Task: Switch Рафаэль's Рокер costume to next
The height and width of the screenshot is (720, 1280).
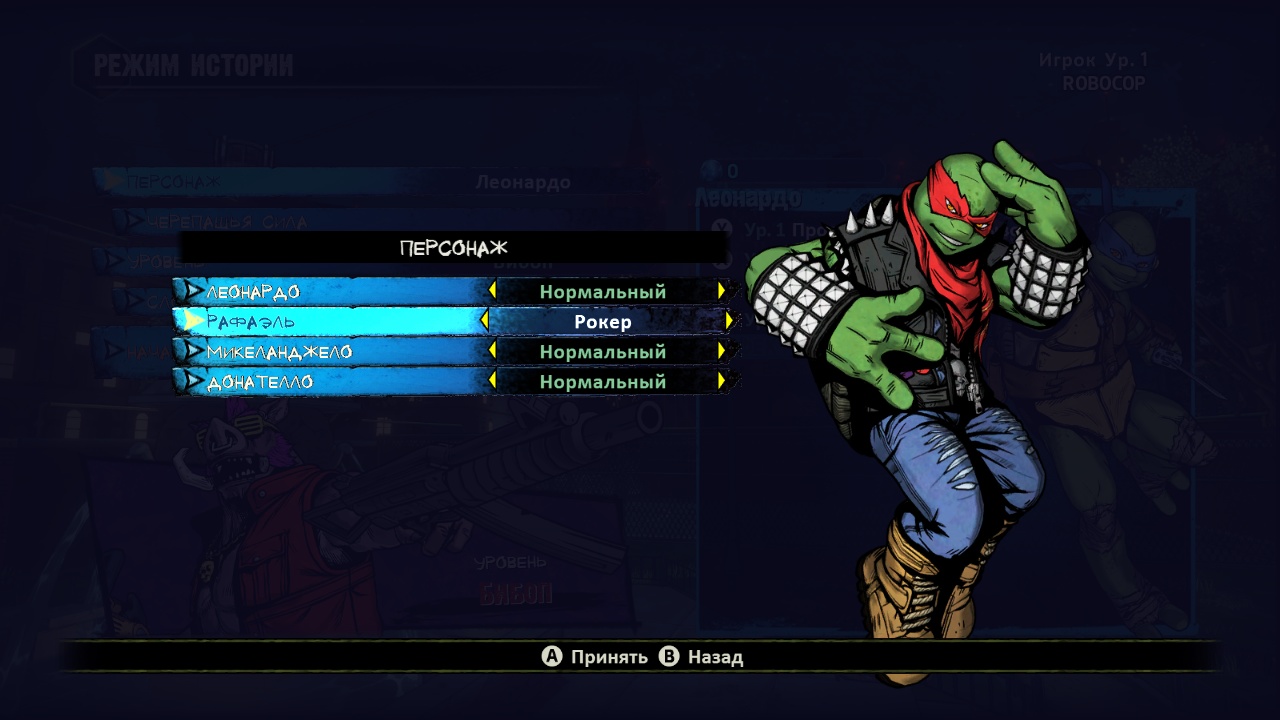Action: [729, 321]
